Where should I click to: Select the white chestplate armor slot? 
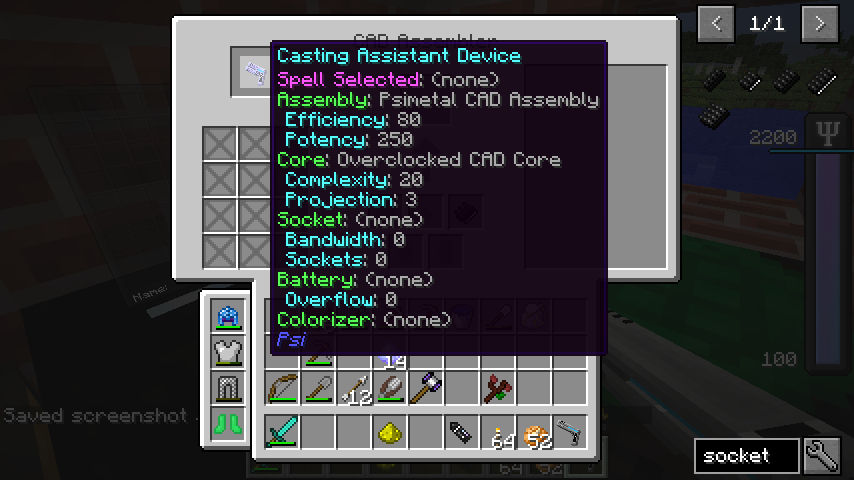pyautogui.click(x=229, y=352)
